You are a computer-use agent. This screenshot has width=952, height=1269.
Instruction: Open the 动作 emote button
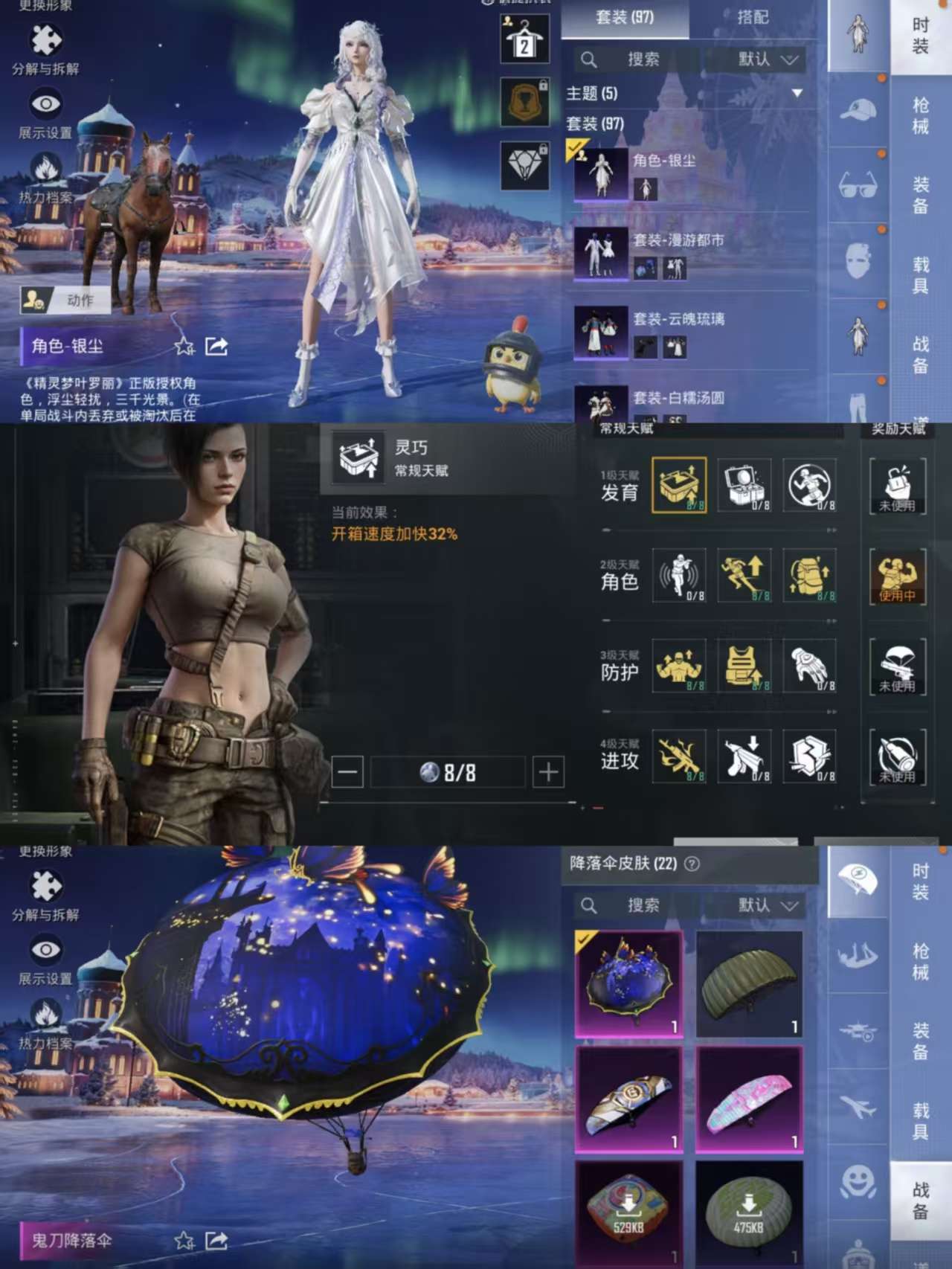[66, 300]
